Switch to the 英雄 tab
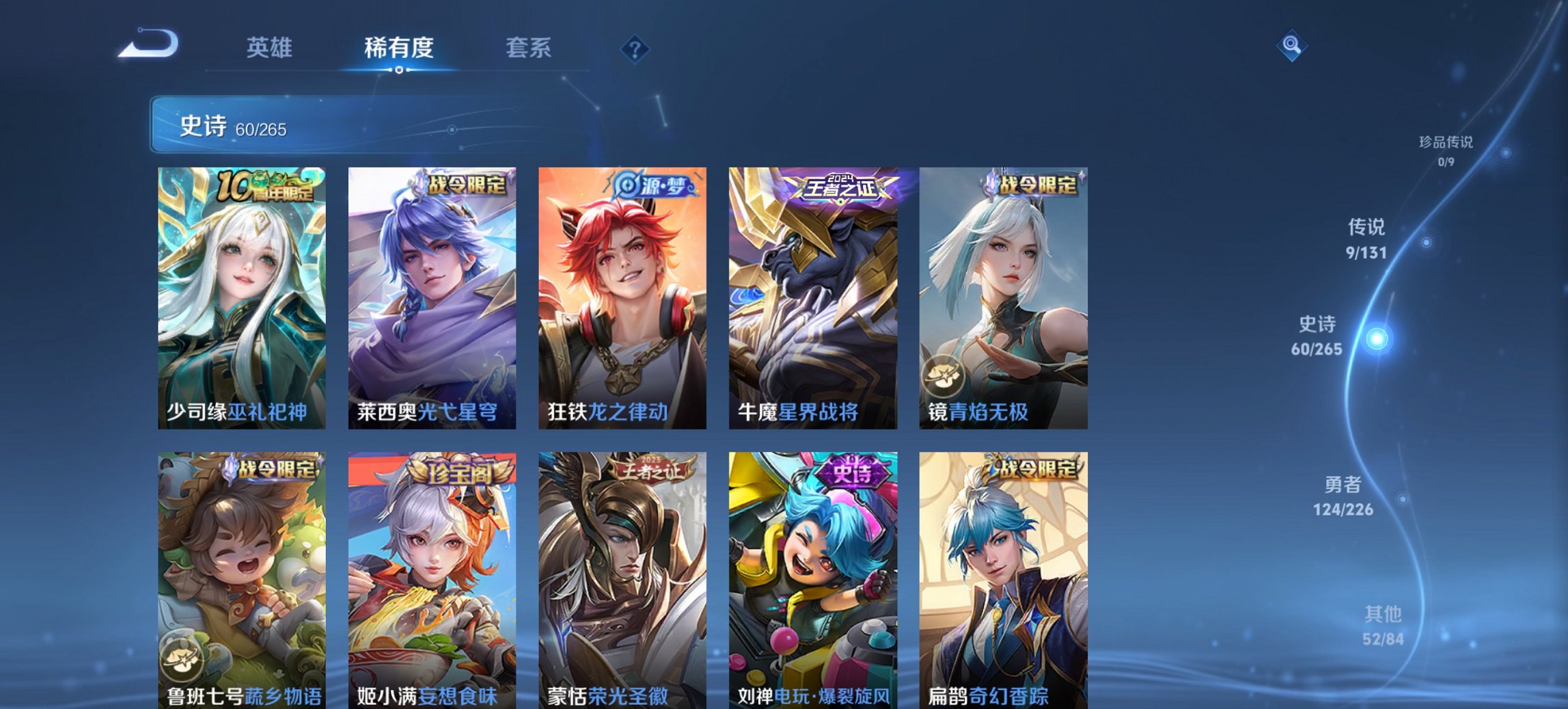The image size is (1568, 709). [271, 48]
